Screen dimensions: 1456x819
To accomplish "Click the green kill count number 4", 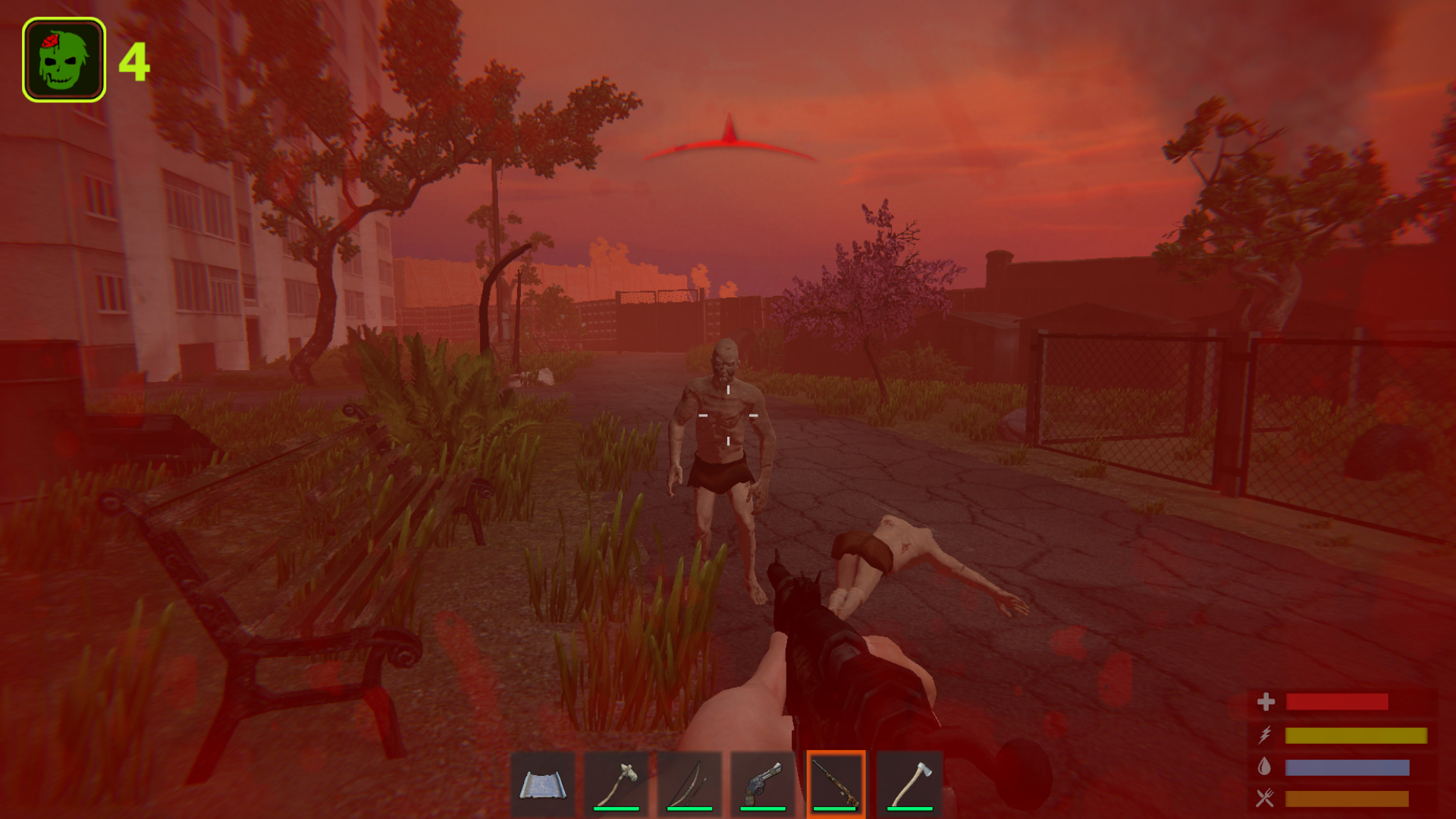I will [x=133, y=62].
